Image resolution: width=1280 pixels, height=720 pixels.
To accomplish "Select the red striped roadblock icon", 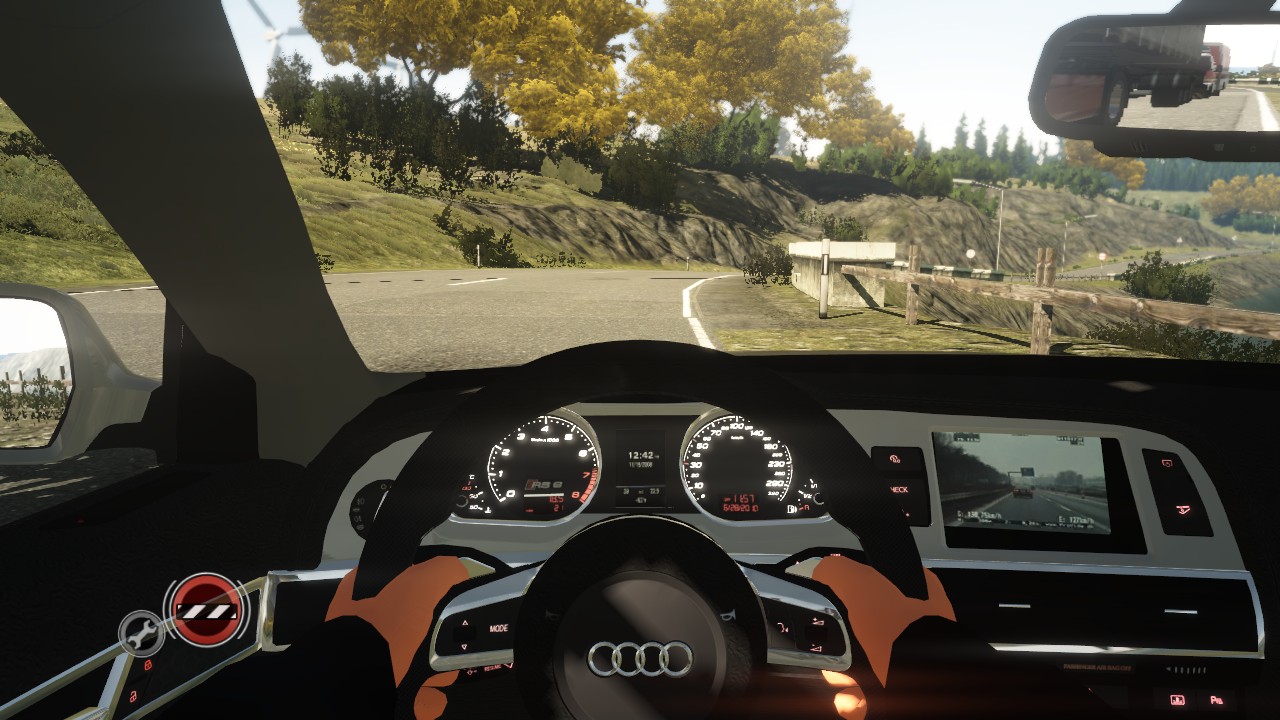I will (x=207, y=609).
